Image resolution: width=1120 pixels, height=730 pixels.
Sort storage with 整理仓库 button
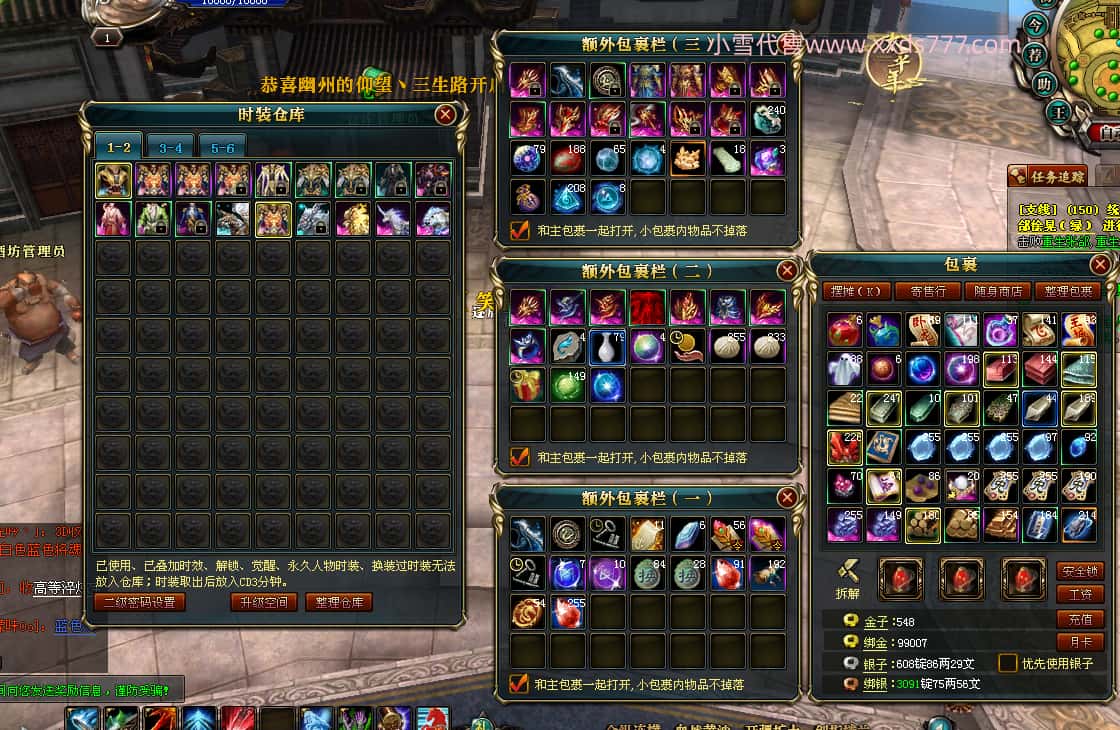[x=340, y=602]
